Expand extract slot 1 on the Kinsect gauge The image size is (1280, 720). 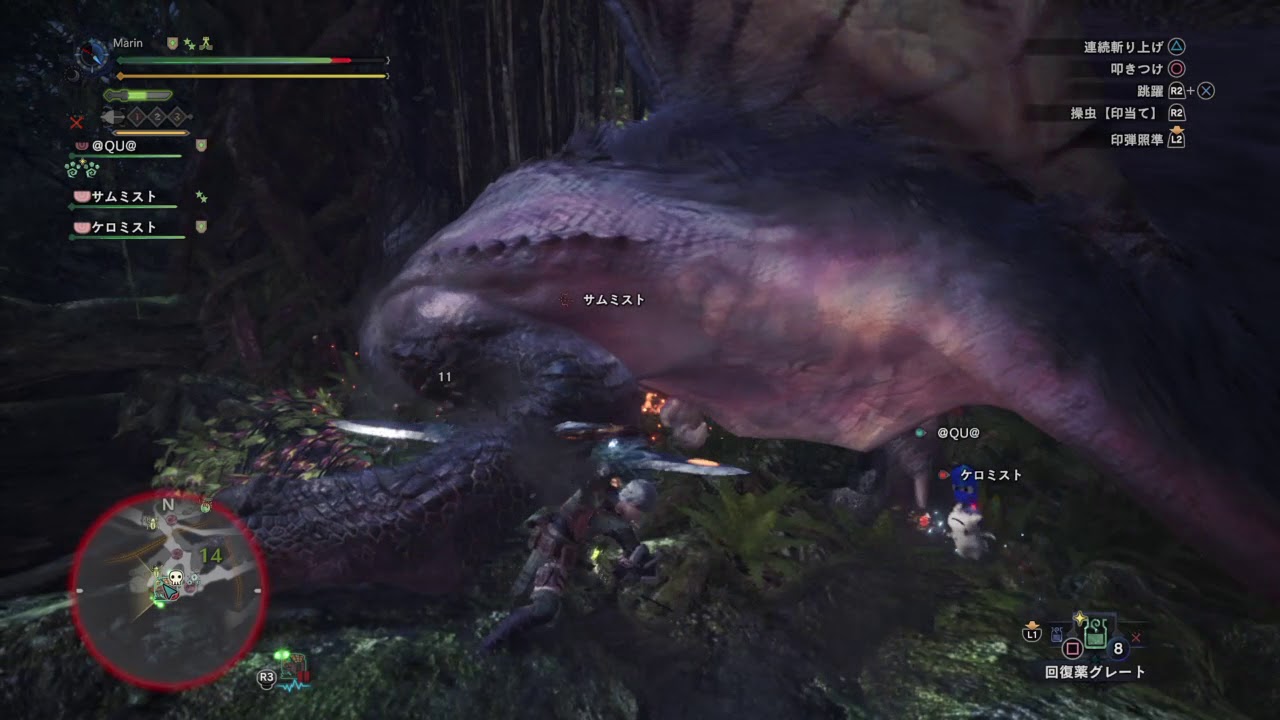(137, 116)
